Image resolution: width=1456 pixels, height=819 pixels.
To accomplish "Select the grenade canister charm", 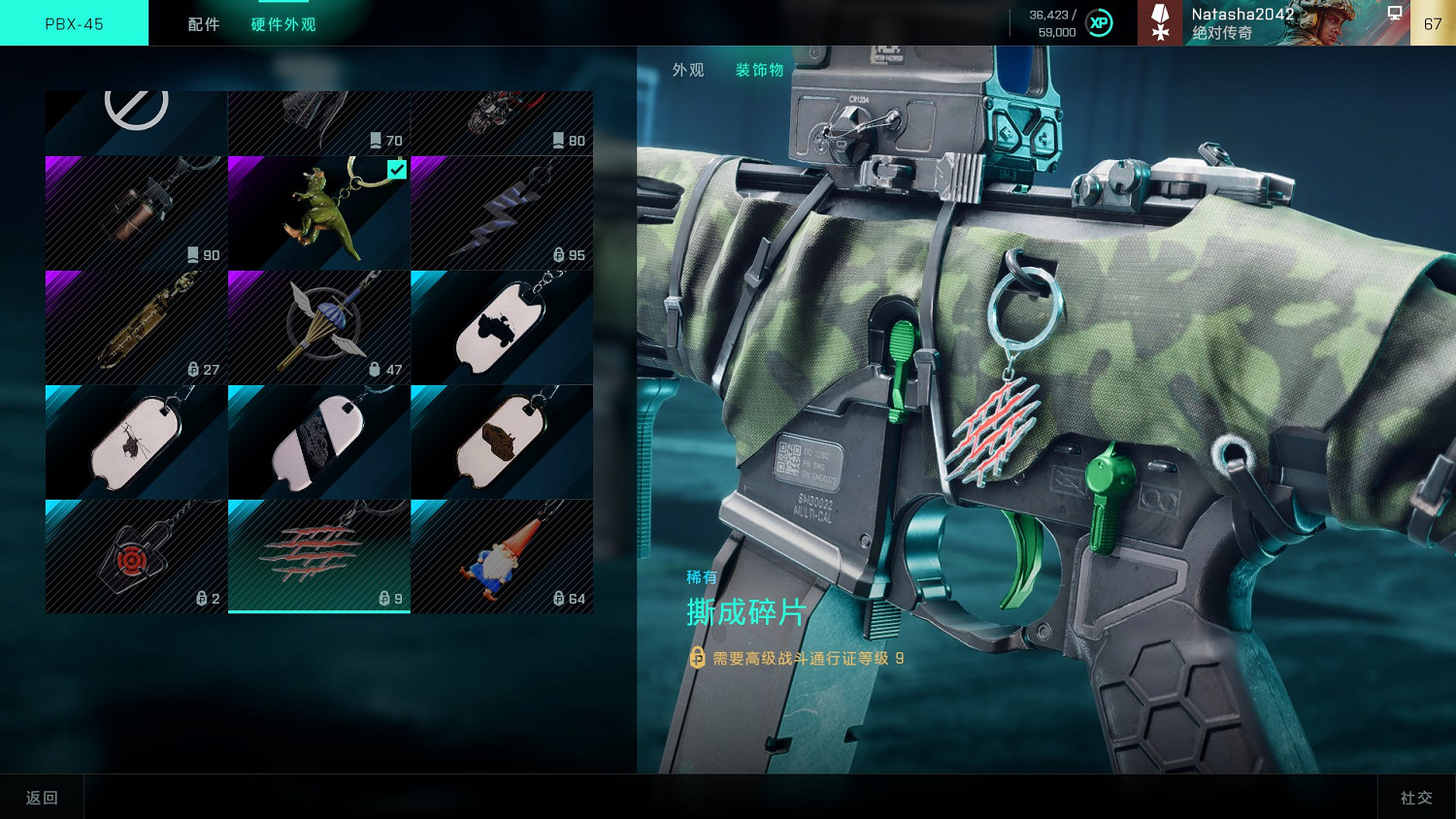I will pyautogui.click(x=136, y=213).
